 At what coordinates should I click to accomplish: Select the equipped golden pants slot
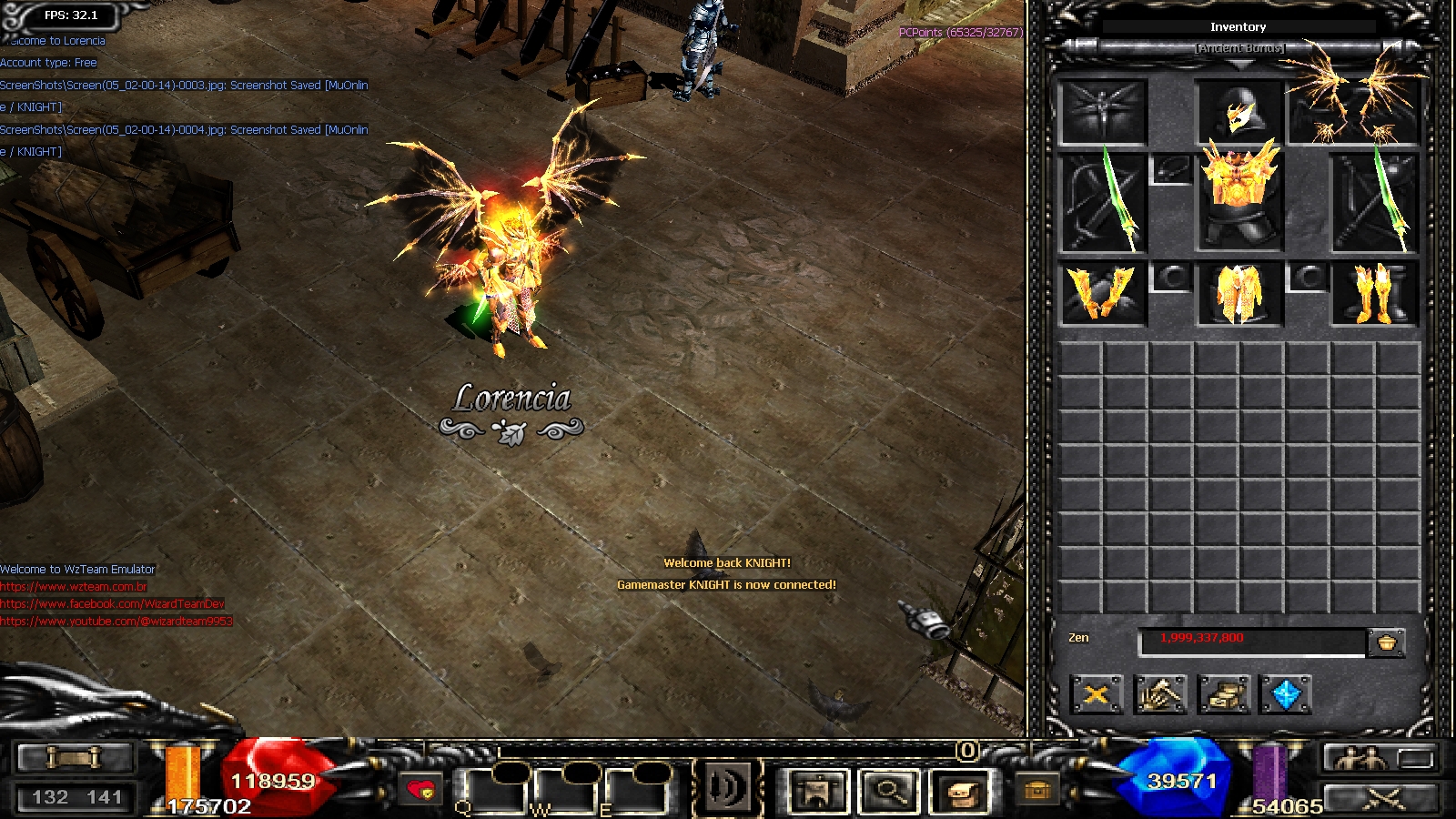[x=1239, y=294]
